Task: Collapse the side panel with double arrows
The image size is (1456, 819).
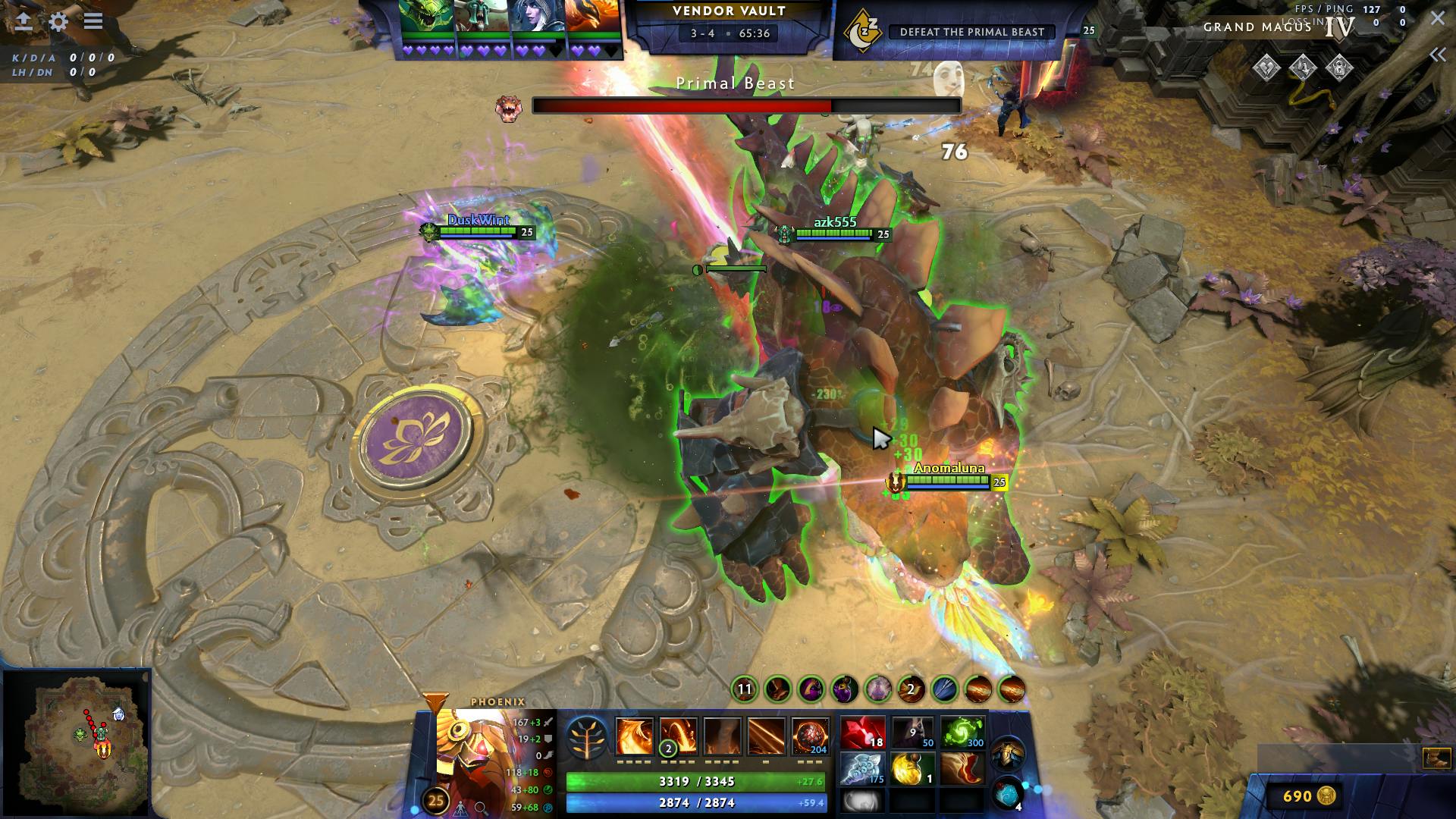Action: [x=1437, y=55]
